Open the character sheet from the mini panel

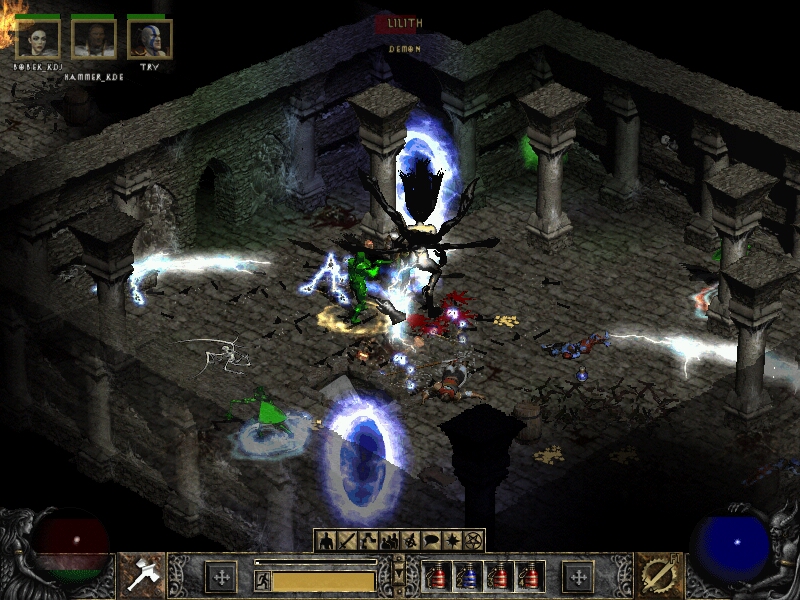tap(326, 541)
